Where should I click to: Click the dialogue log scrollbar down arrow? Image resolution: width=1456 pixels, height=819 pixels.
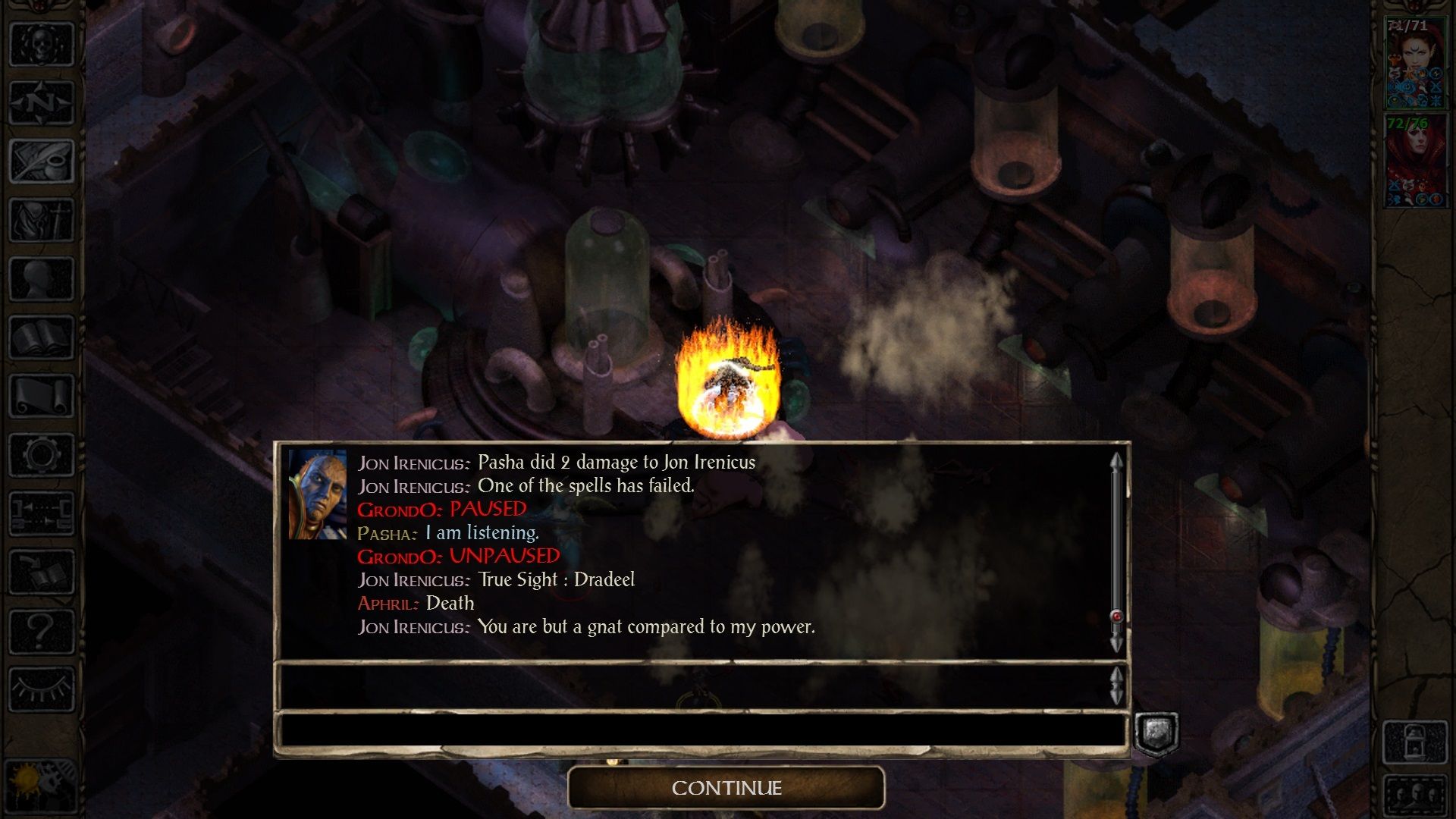tap(1116, 645)
